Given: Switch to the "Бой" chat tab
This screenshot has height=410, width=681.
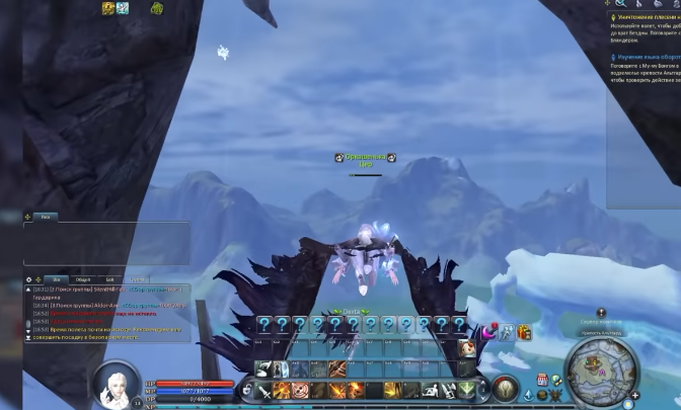Looking at the screenshot, I should [x=111, y=279].
